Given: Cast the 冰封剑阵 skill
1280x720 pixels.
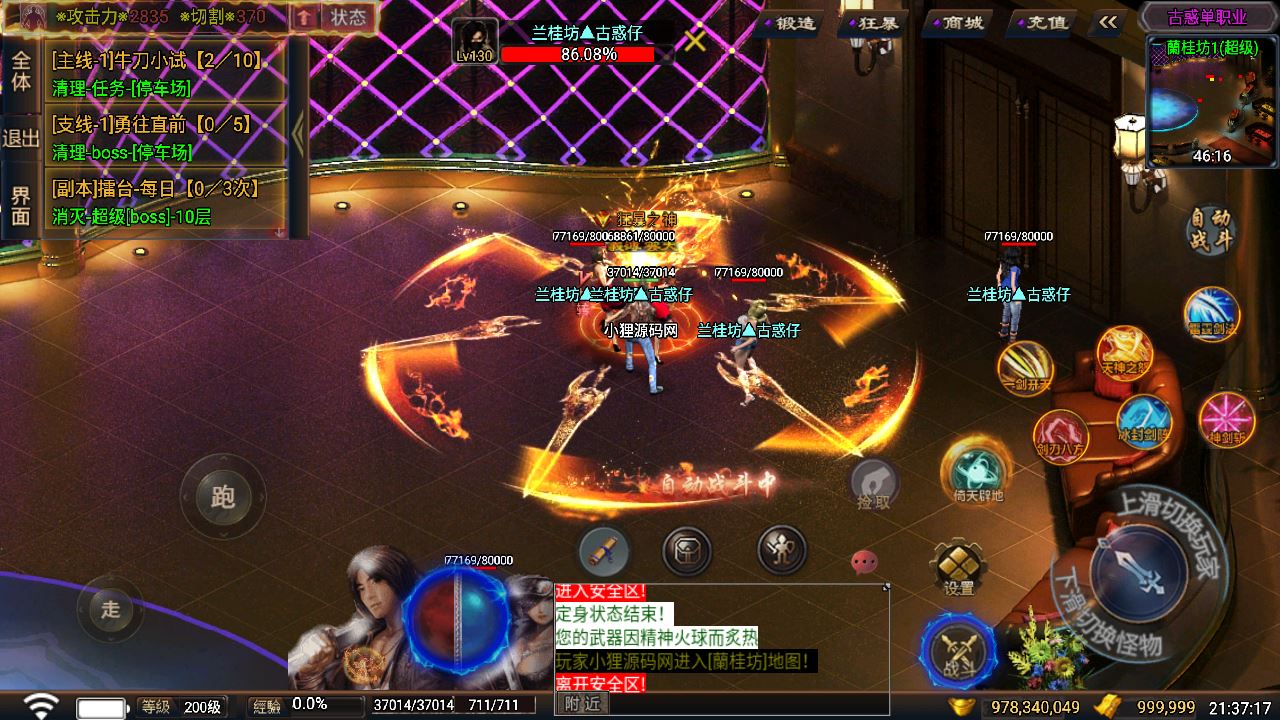Looking at the screenshot, I should (x=1143, y=420).
